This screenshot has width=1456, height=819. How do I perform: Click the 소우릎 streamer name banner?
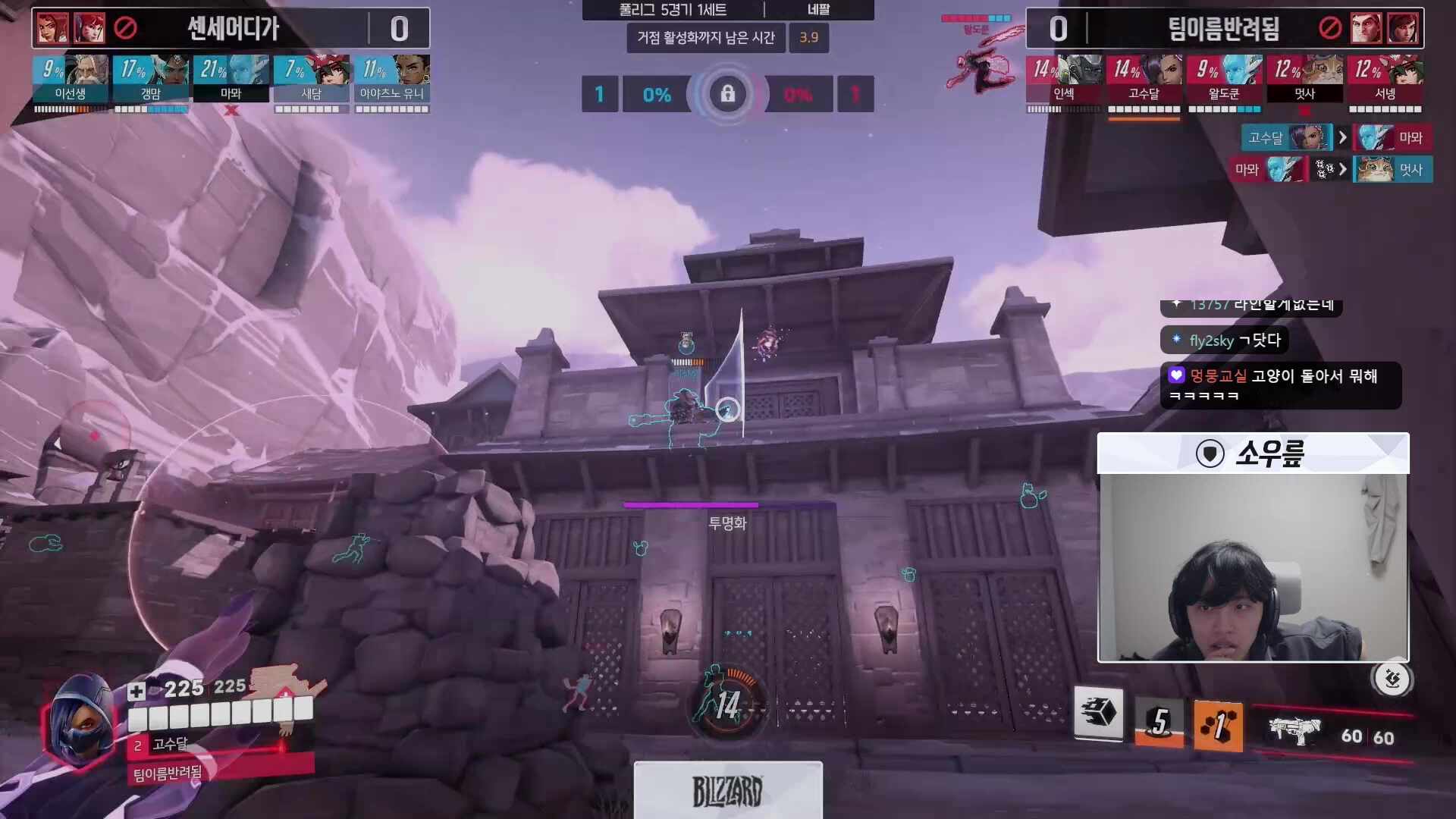pos(1253,453)
